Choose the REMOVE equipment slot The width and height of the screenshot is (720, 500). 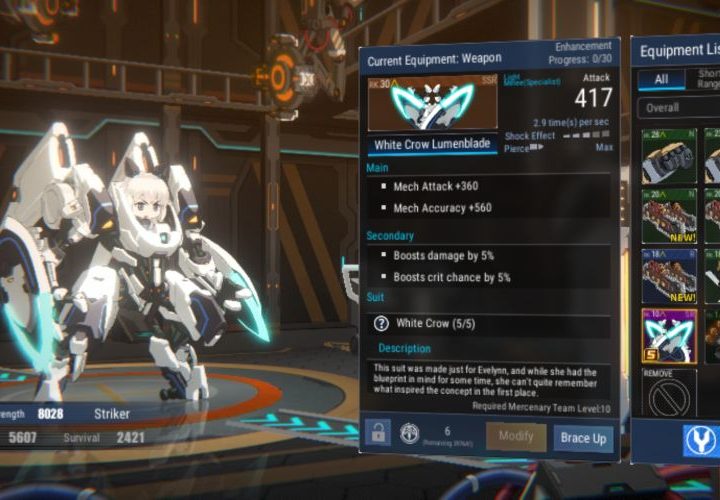(x=668, y=393)
